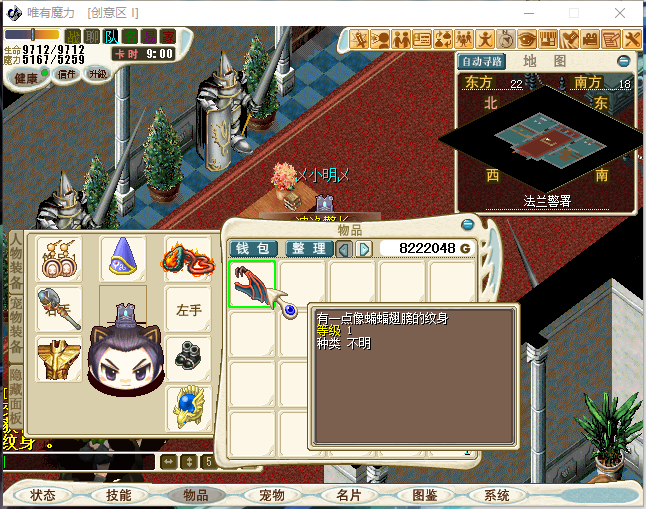Select the golden armor equipment slot

click(x=60, y=358)
